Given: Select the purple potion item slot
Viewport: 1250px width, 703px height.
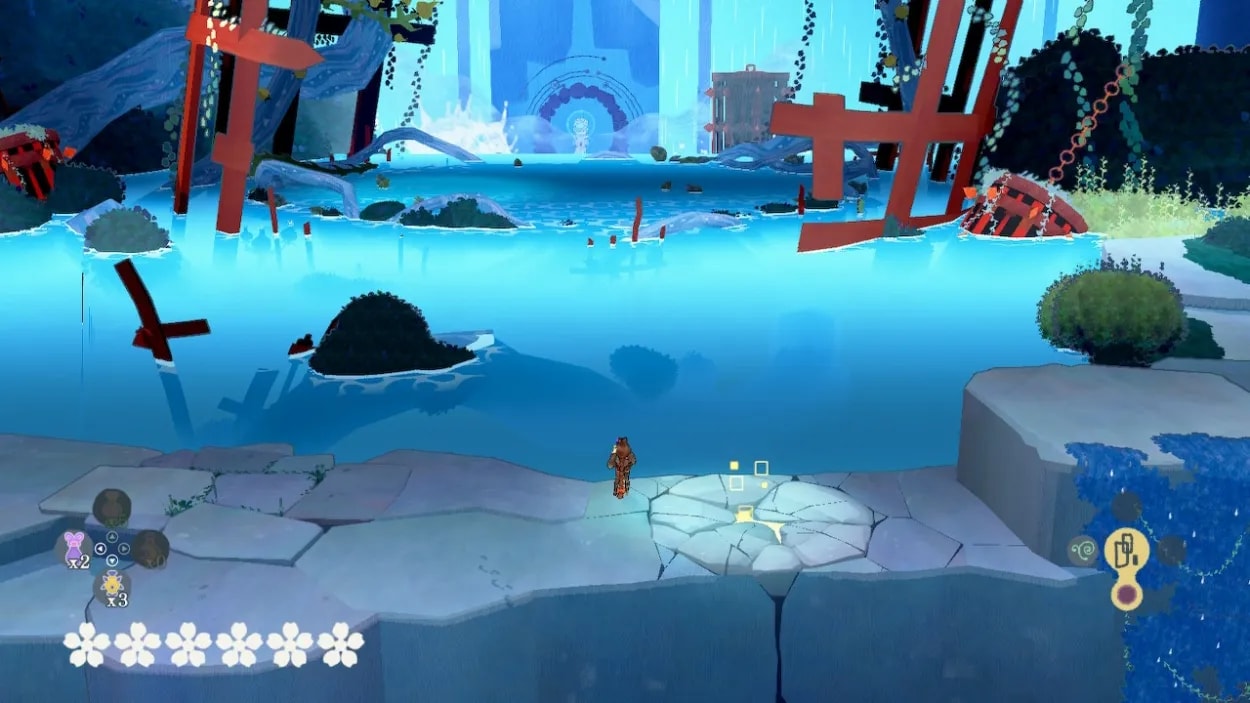Looking at the screenshot, I should click(x=73, y=547).
